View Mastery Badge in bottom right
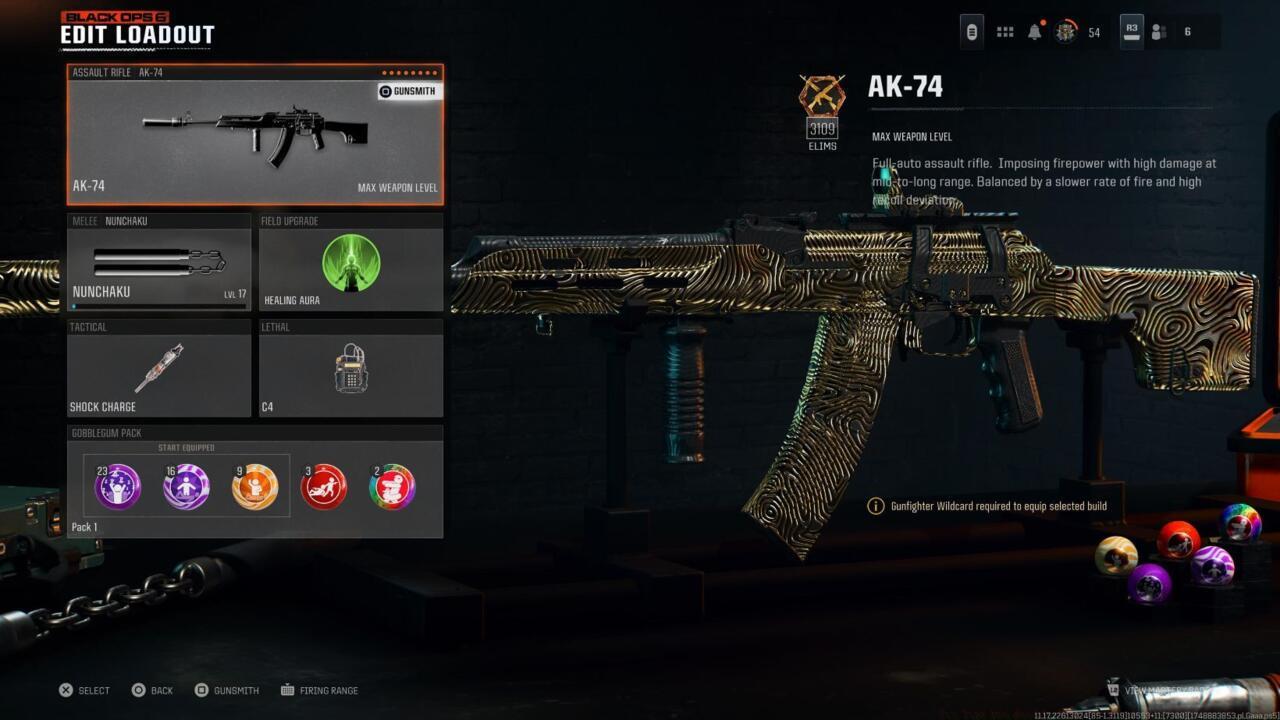Image resolution: width=1280 pixels, height=720 pixels. pyautogui.click(x=1165, y=689)
